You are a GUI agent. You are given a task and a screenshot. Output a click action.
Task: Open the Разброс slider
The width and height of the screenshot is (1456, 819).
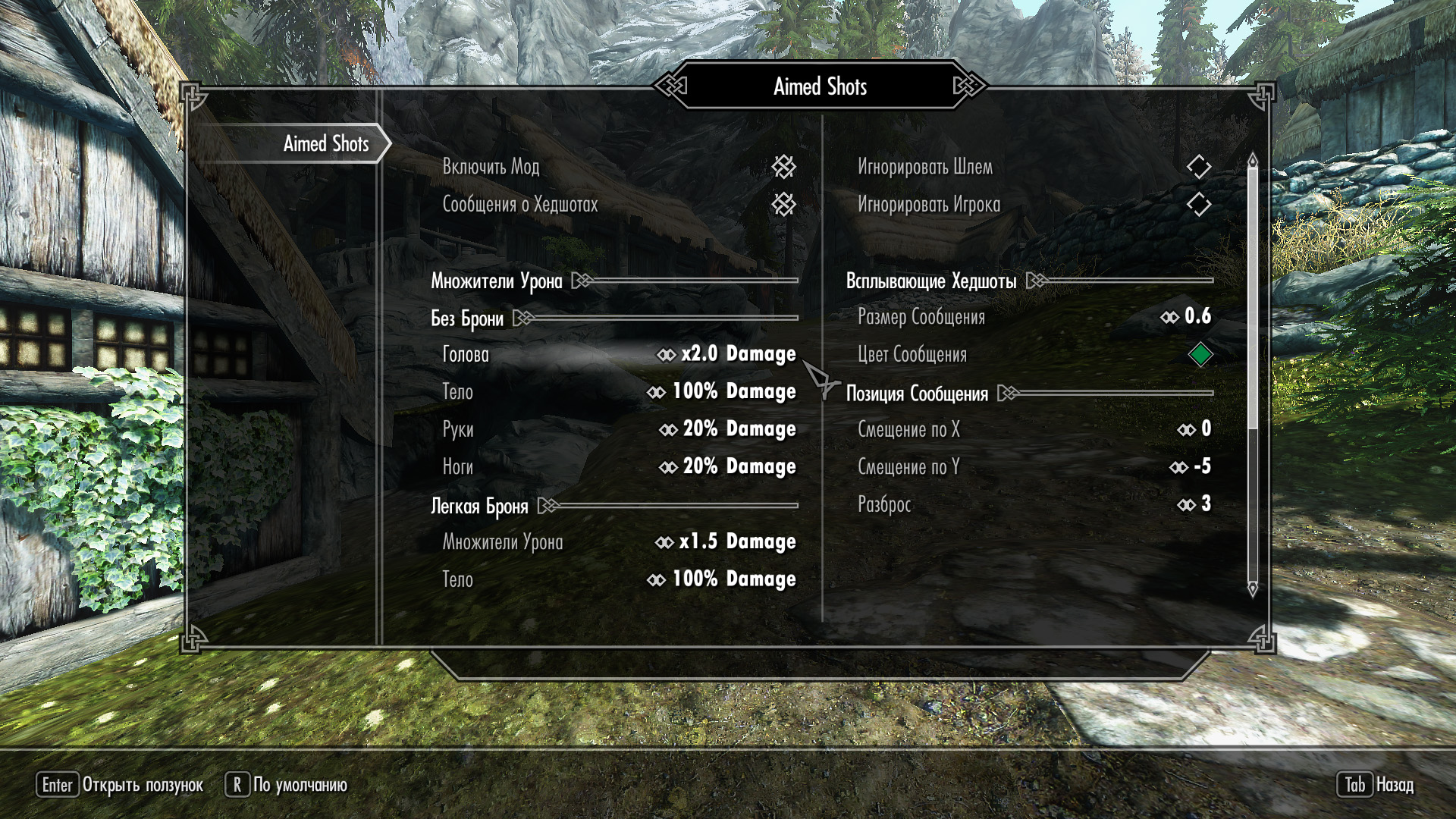click(1195, 504)
